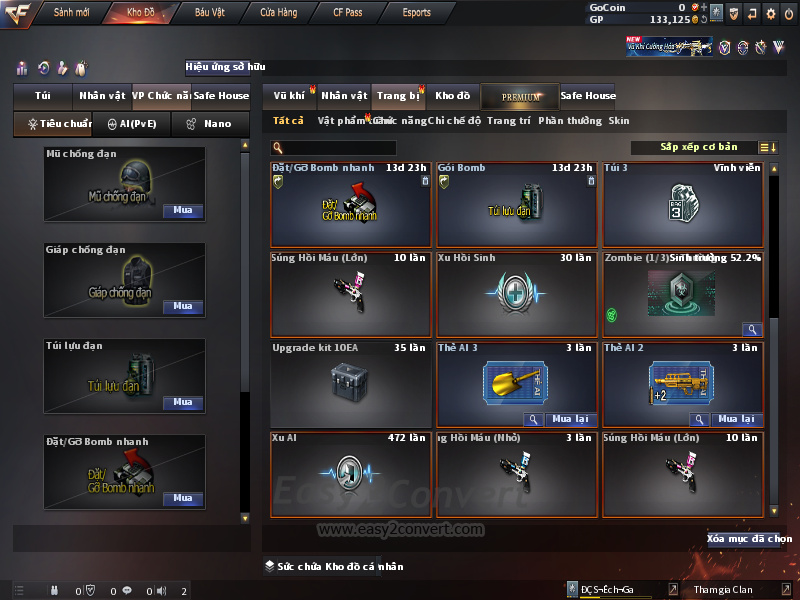This screenshot has height=600, width=800.
Task: Open the Cửa Hàng shop tab
Action: click(x=278, y=13)
